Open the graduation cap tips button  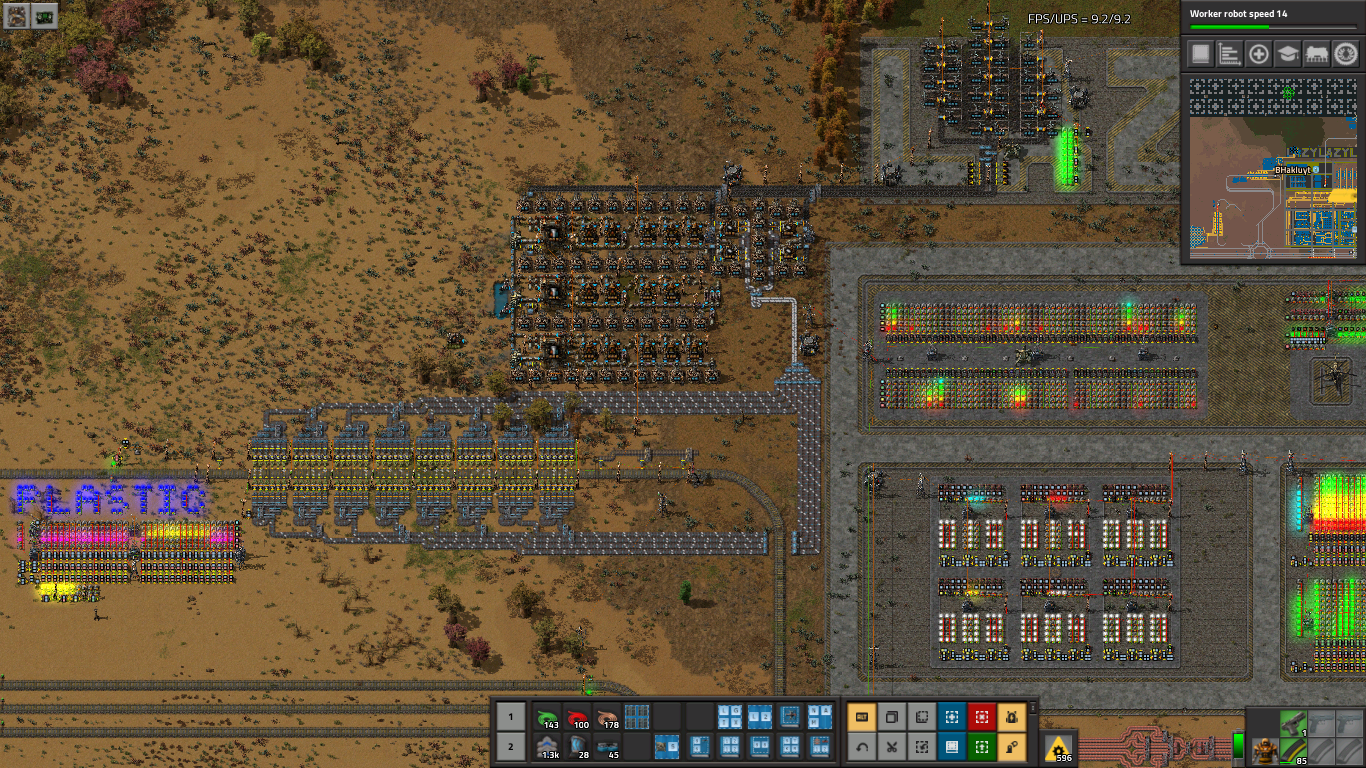click(1288, 54)
